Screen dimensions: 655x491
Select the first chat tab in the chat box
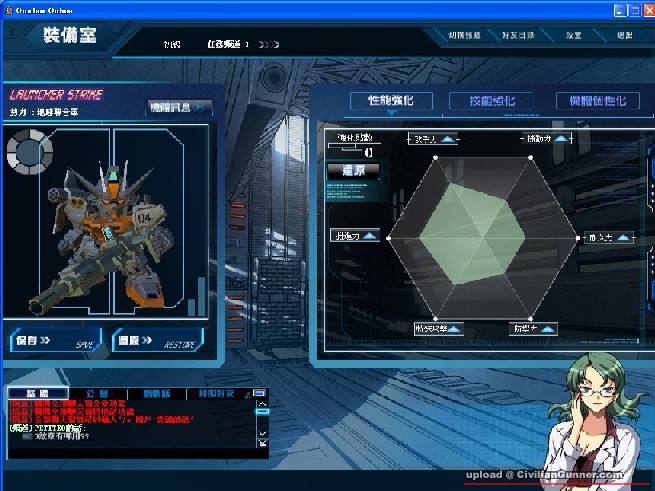pos(38,393)
